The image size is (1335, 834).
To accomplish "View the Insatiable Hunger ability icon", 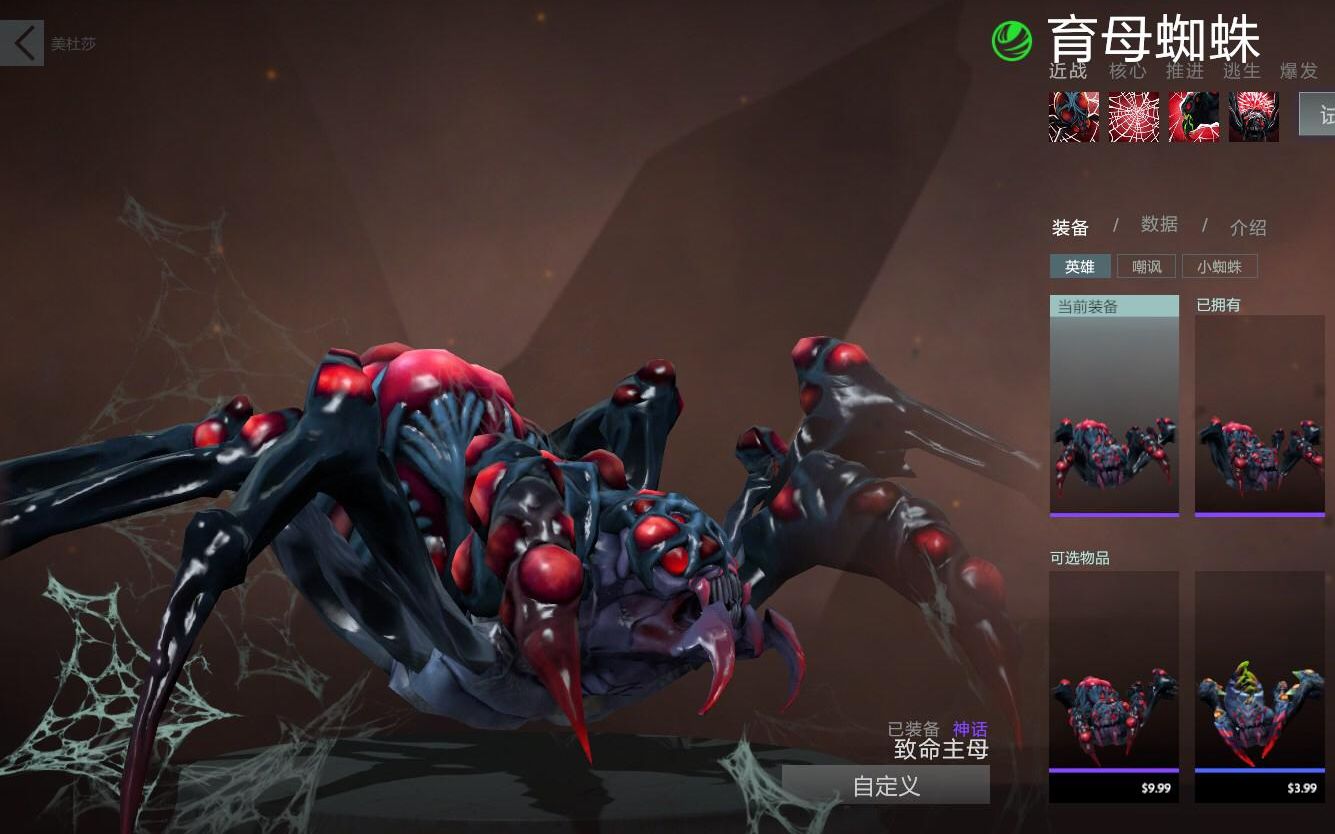I will tap(1254, 117).
